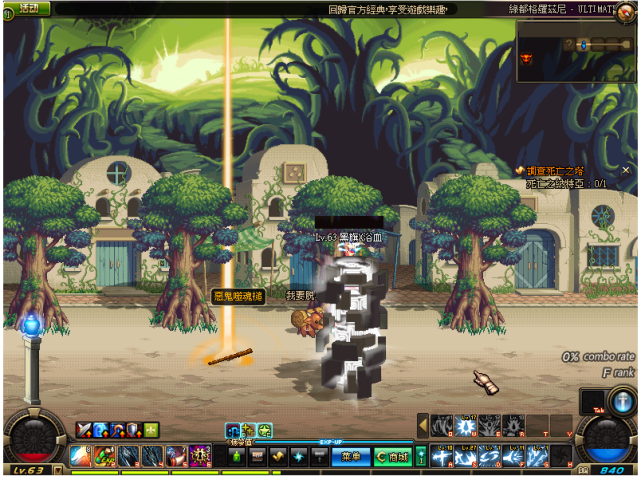Use the green potion quick slot

[x=236, y=456]
